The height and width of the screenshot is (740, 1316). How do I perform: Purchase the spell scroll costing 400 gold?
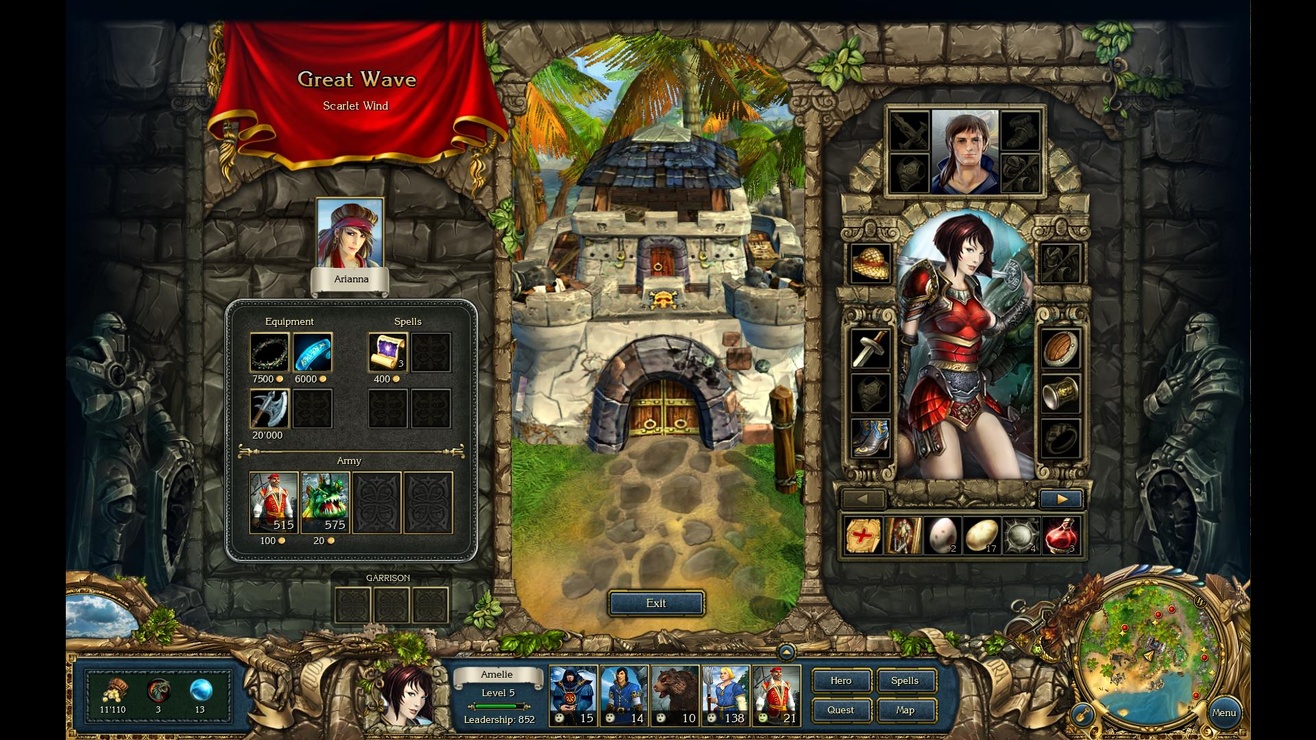[x=387, y=353]
